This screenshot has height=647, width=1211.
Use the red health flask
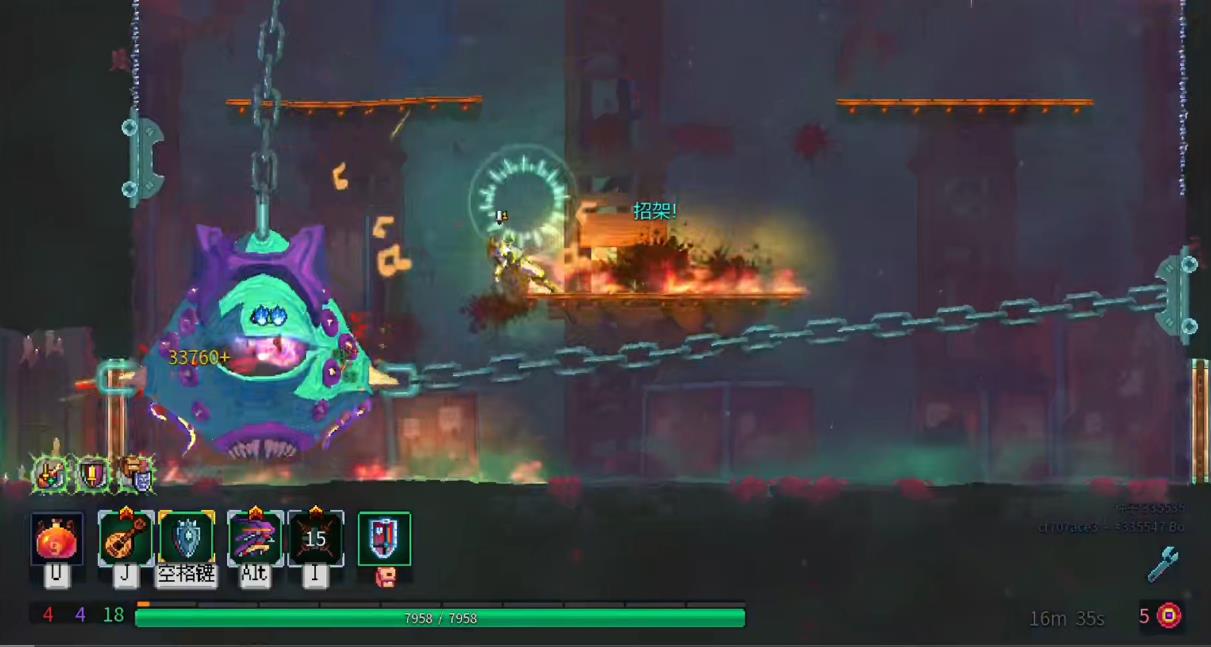[57, 540]
